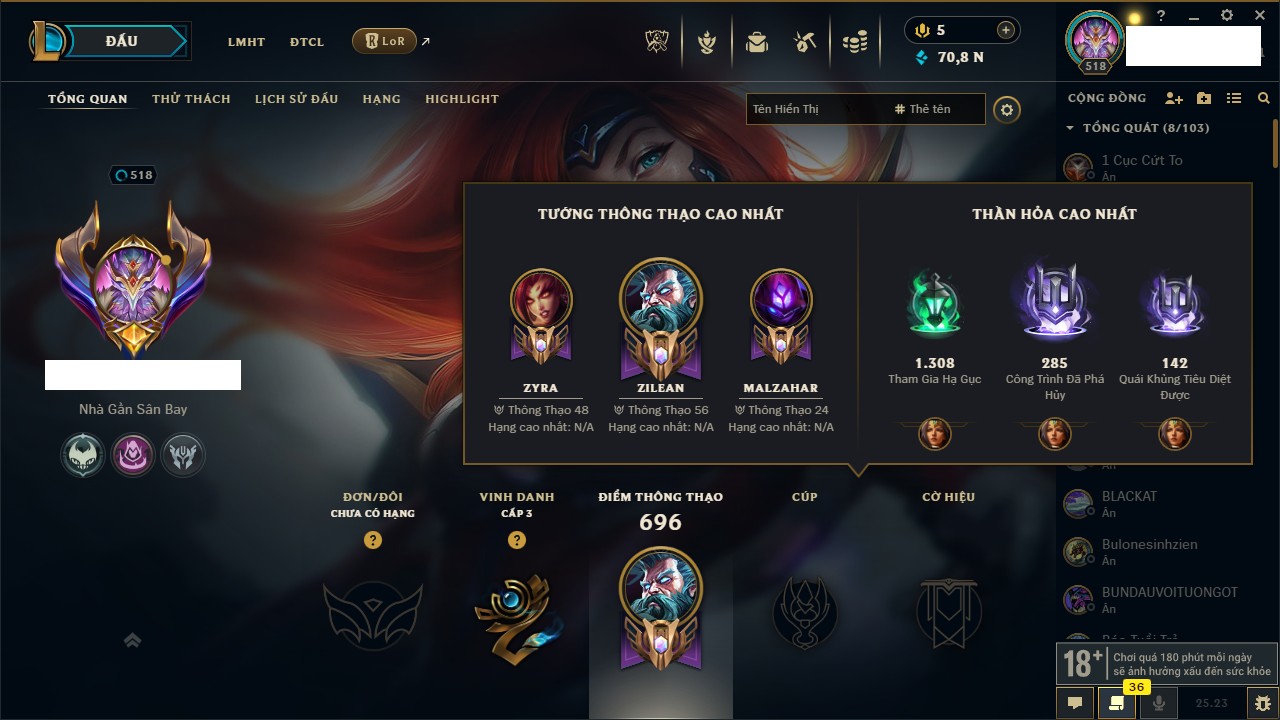The image size is (1280, 720).
Task: Close the League client window
Action: coord(1260,16)
